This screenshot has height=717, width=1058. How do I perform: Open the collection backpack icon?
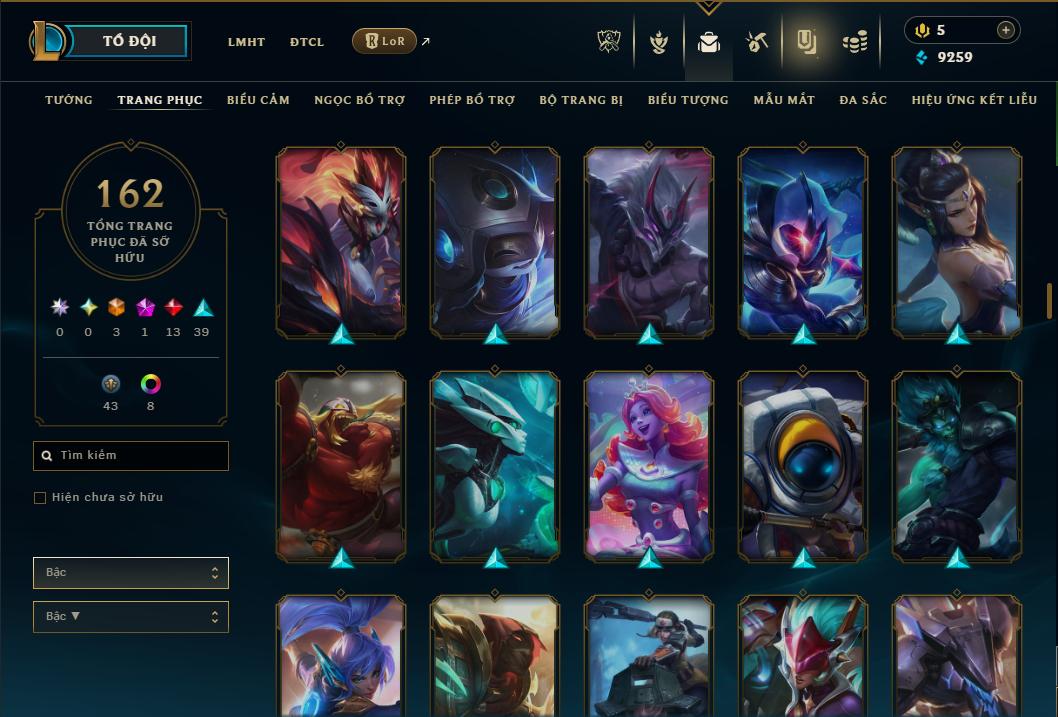coord(709,42)
